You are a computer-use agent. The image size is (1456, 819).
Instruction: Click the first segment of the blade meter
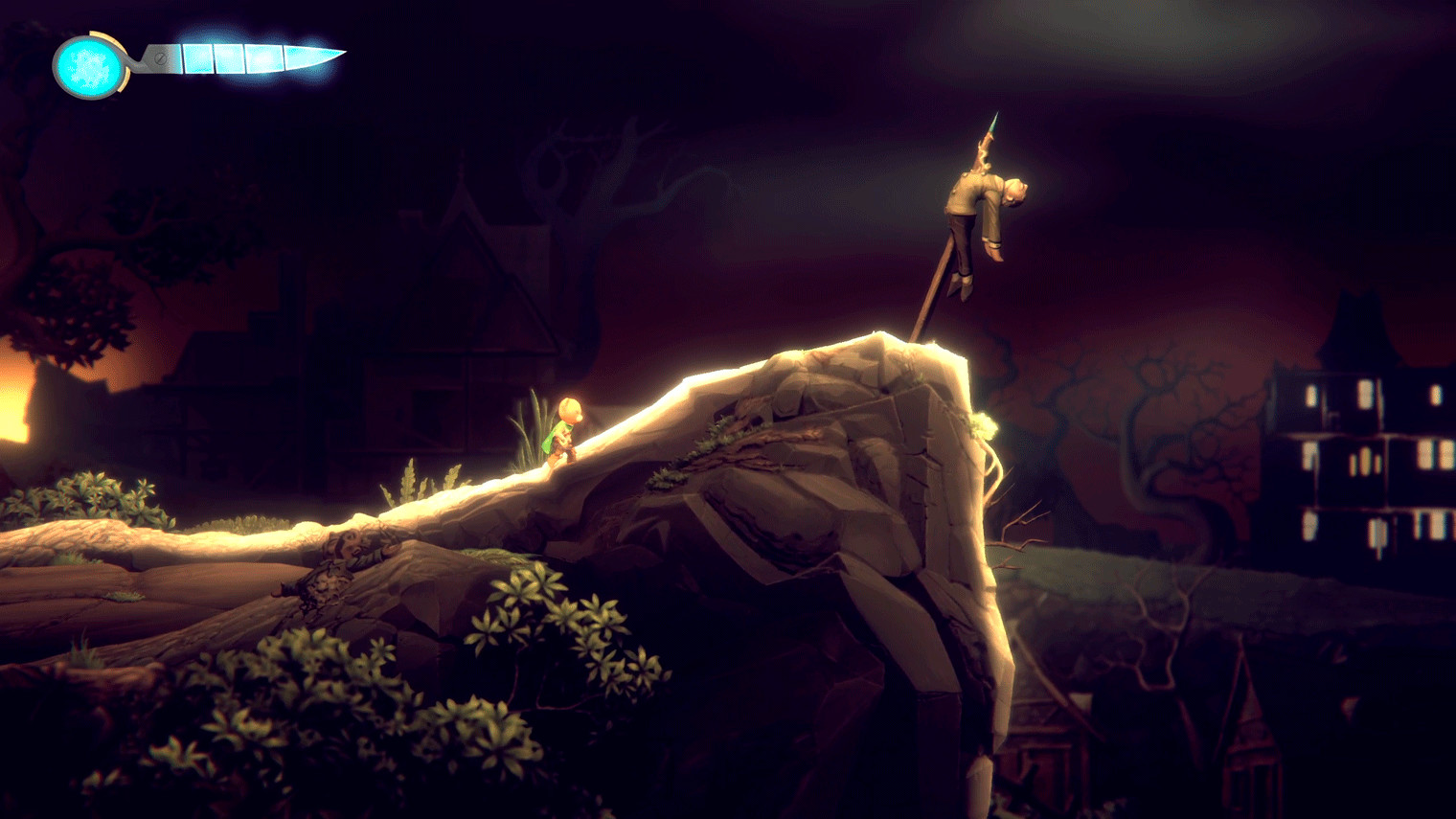click(x=199, y=59)
